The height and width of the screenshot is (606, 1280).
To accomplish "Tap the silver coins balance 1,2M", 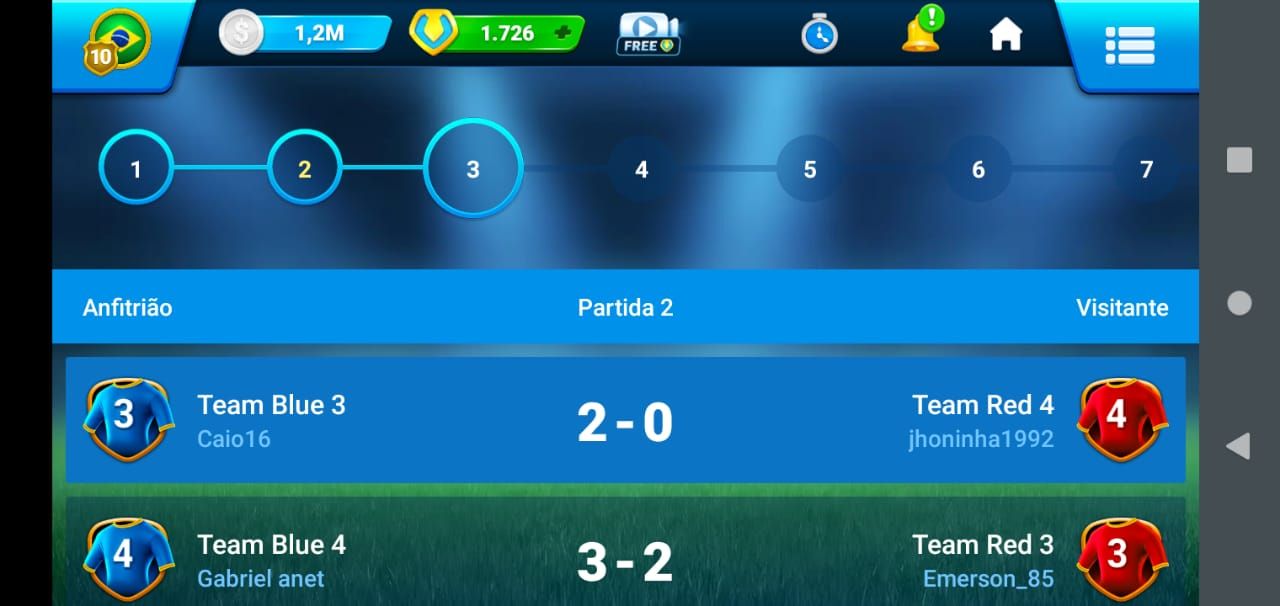I will (305, 33).
